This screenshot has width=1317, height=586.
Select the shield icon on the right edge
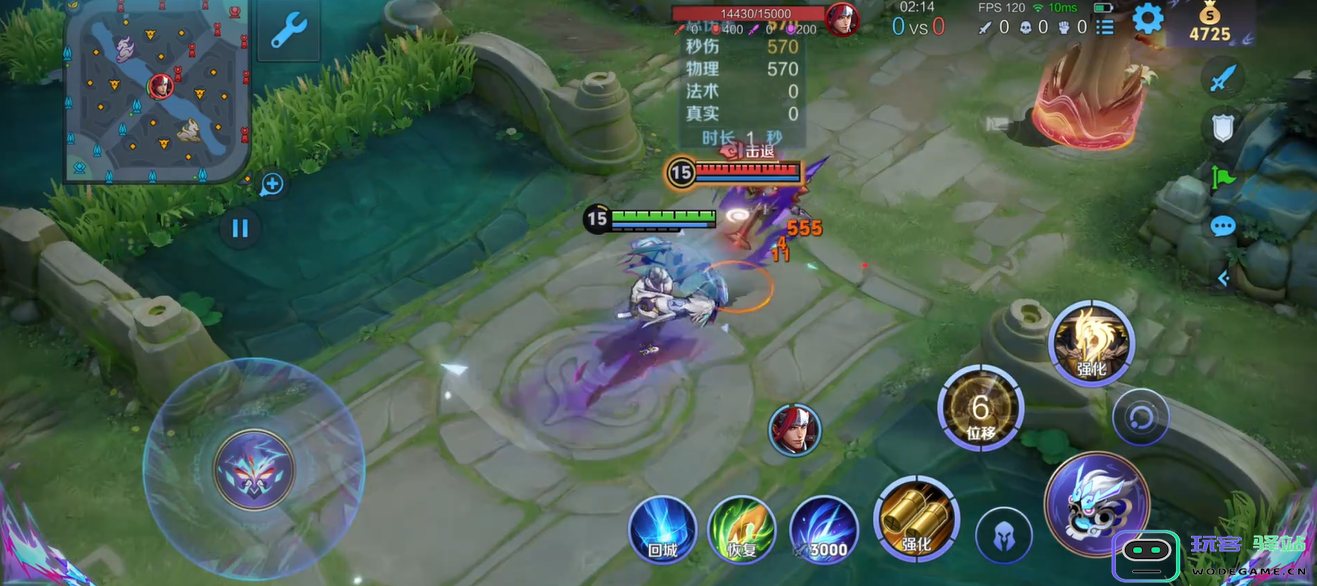(x=1223, y=128)
